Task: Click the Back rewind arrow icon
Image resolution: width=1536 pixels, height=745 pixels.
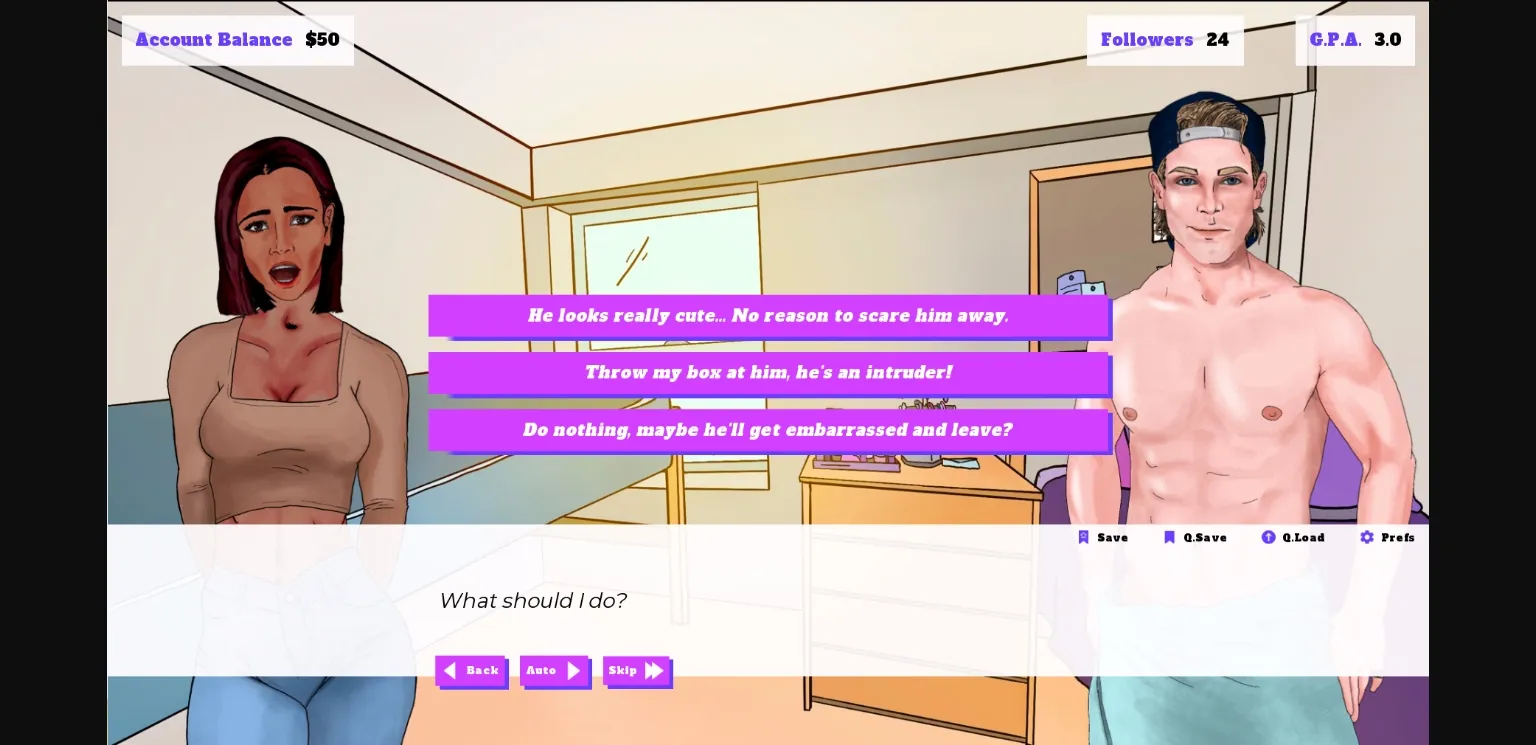Action: coord(451,671)
